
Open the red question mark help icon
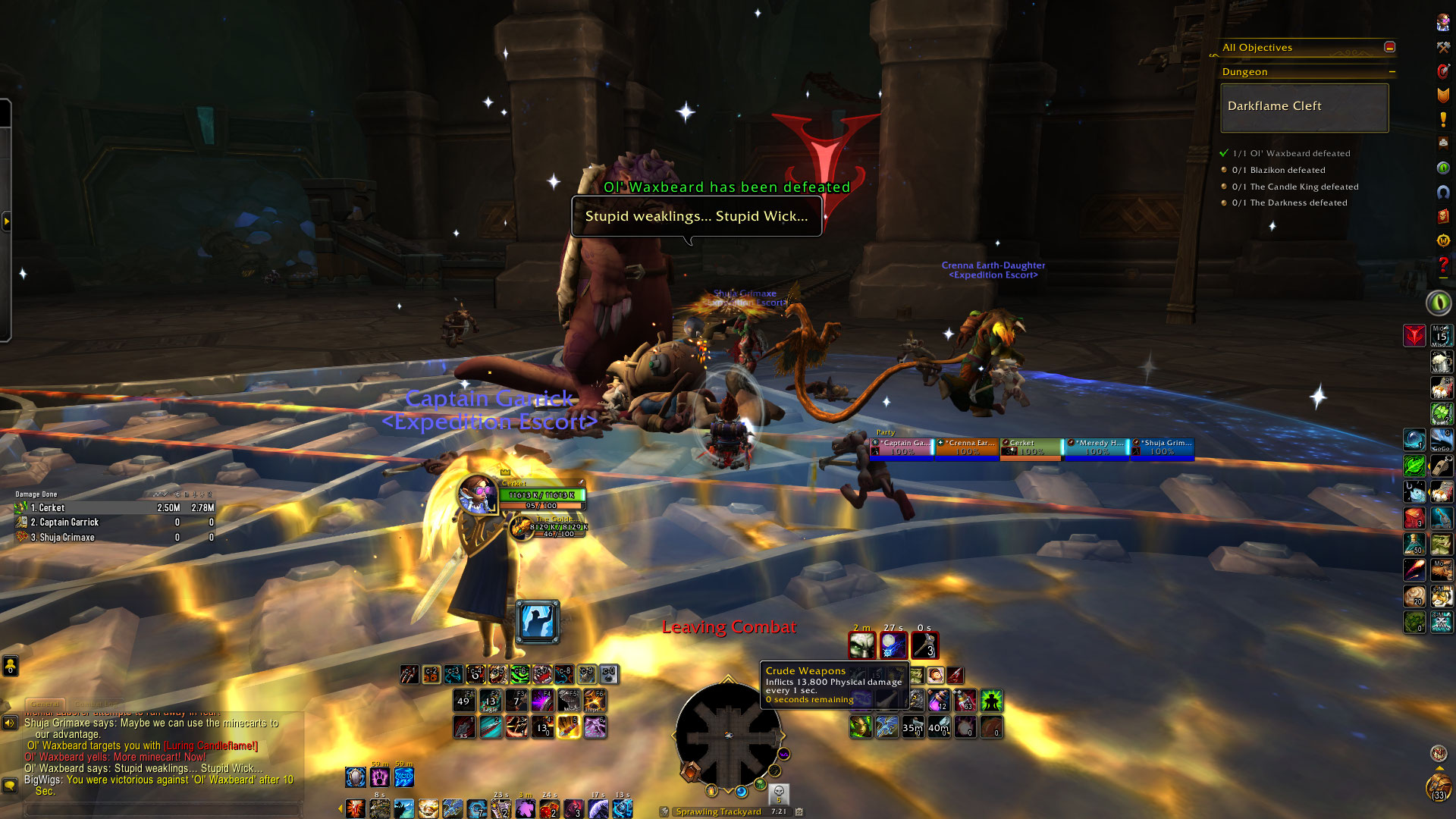(1443, 265)
